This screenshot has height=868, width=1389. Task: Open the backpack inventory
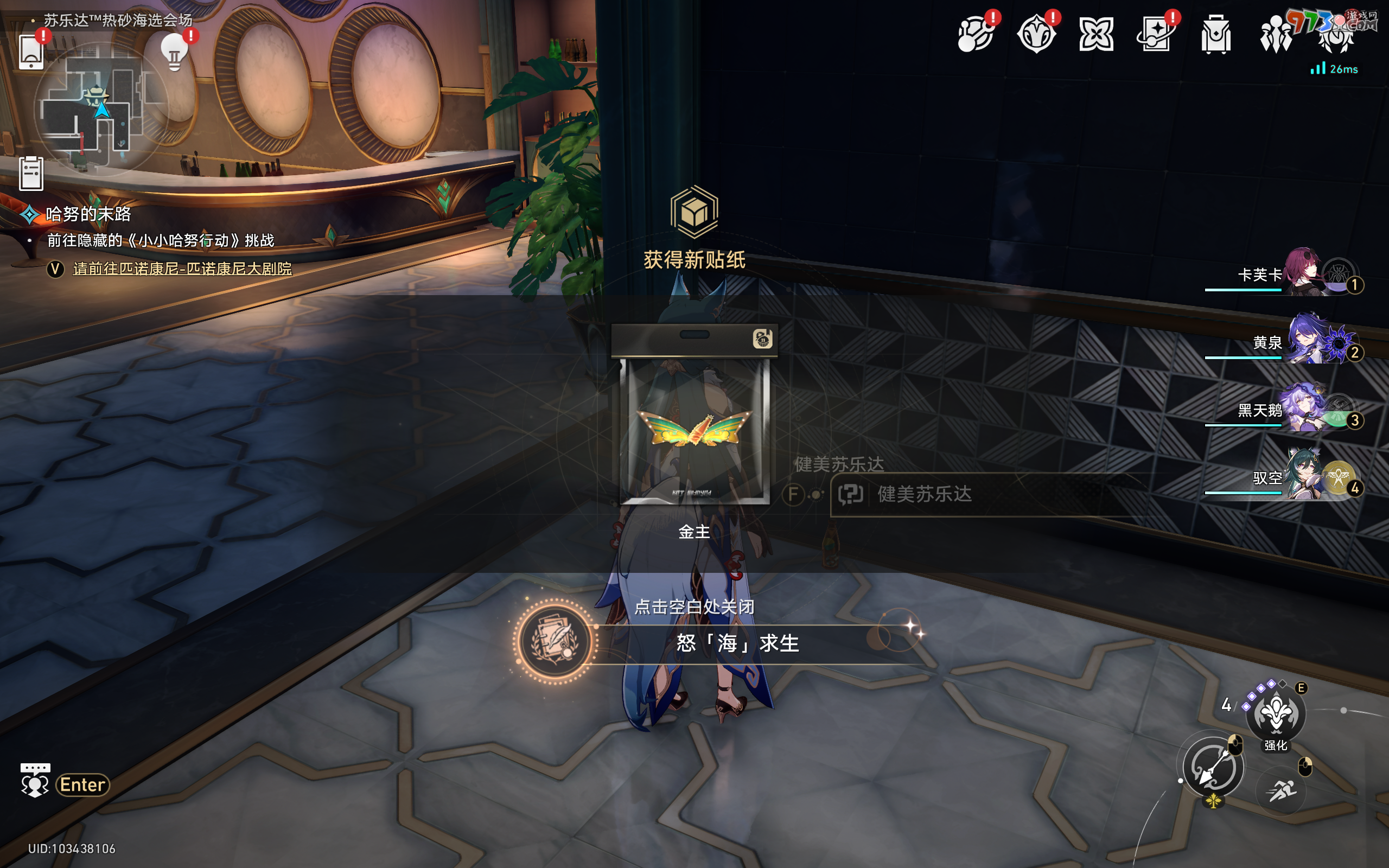(1215, 34)
